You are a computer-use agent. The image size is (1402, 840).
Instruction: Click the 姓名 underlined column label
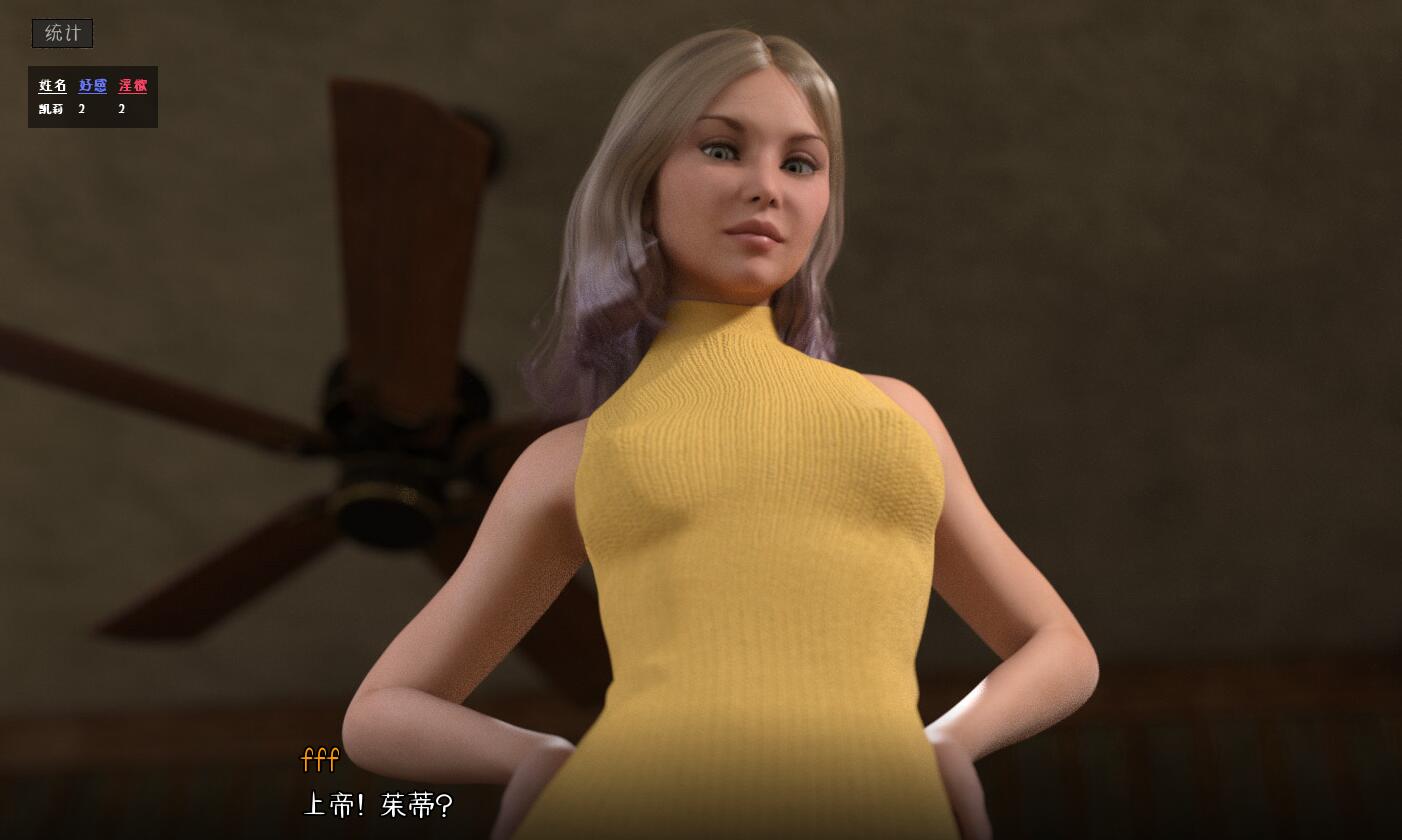tap(51, 86)
